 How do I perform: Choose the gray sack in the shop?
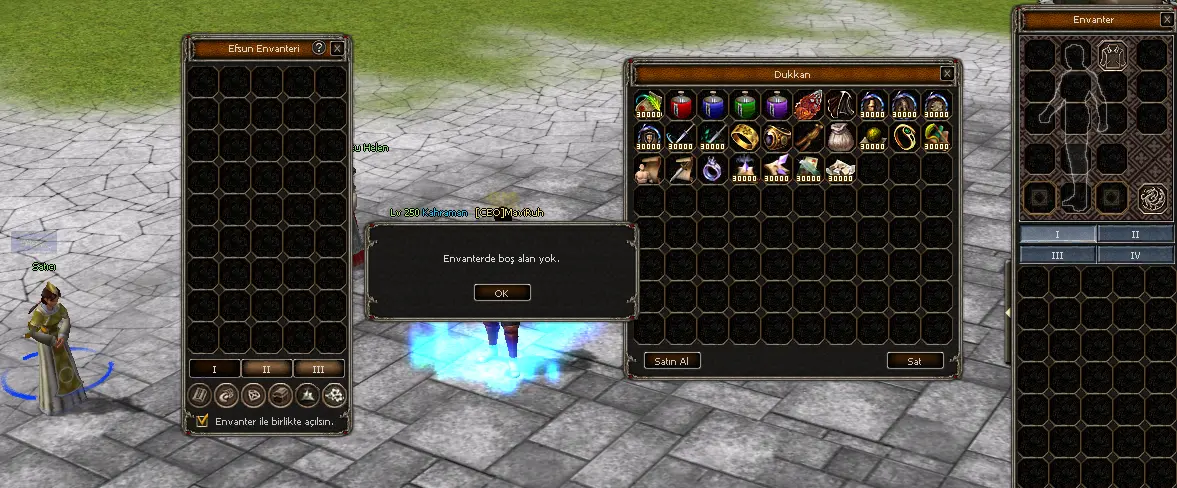pos(841,137)
